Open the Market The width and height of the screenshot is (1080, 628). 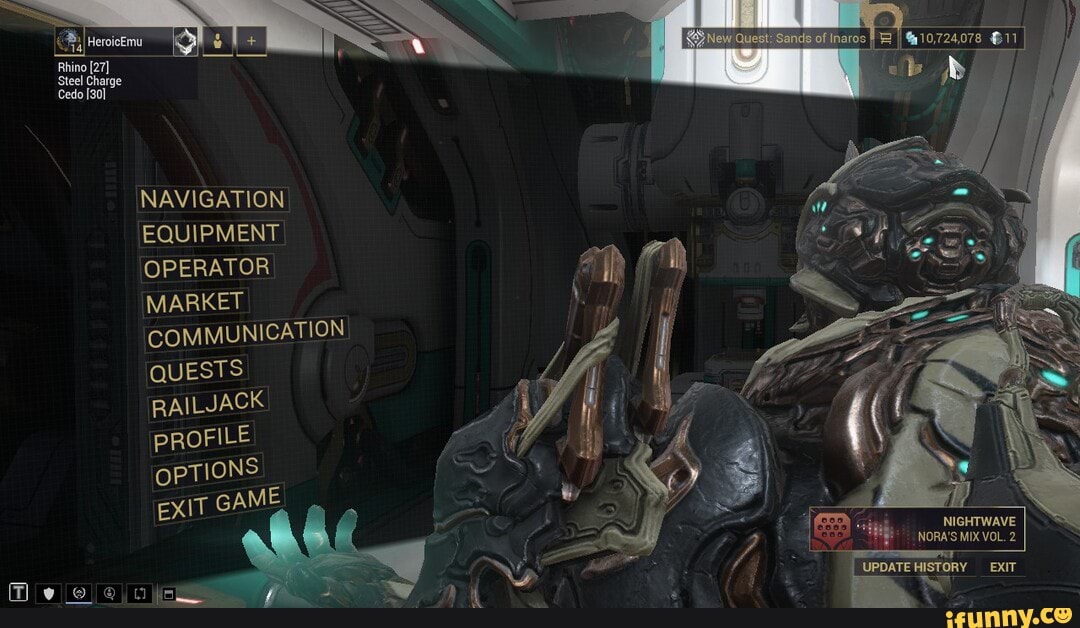[x=196, y=302]
